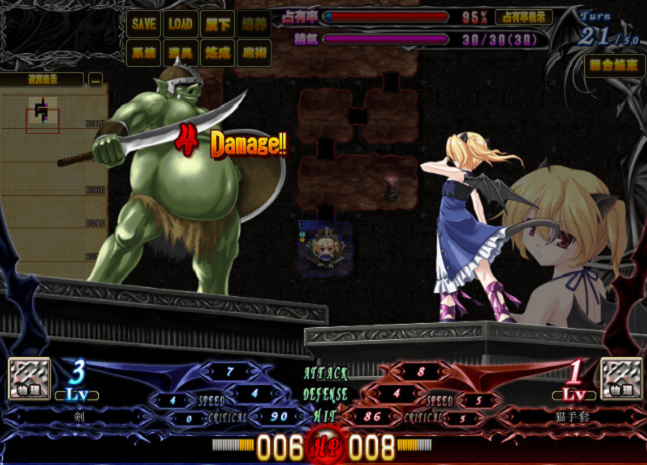Click the SAVE button
647x465 pixels.
144,24
